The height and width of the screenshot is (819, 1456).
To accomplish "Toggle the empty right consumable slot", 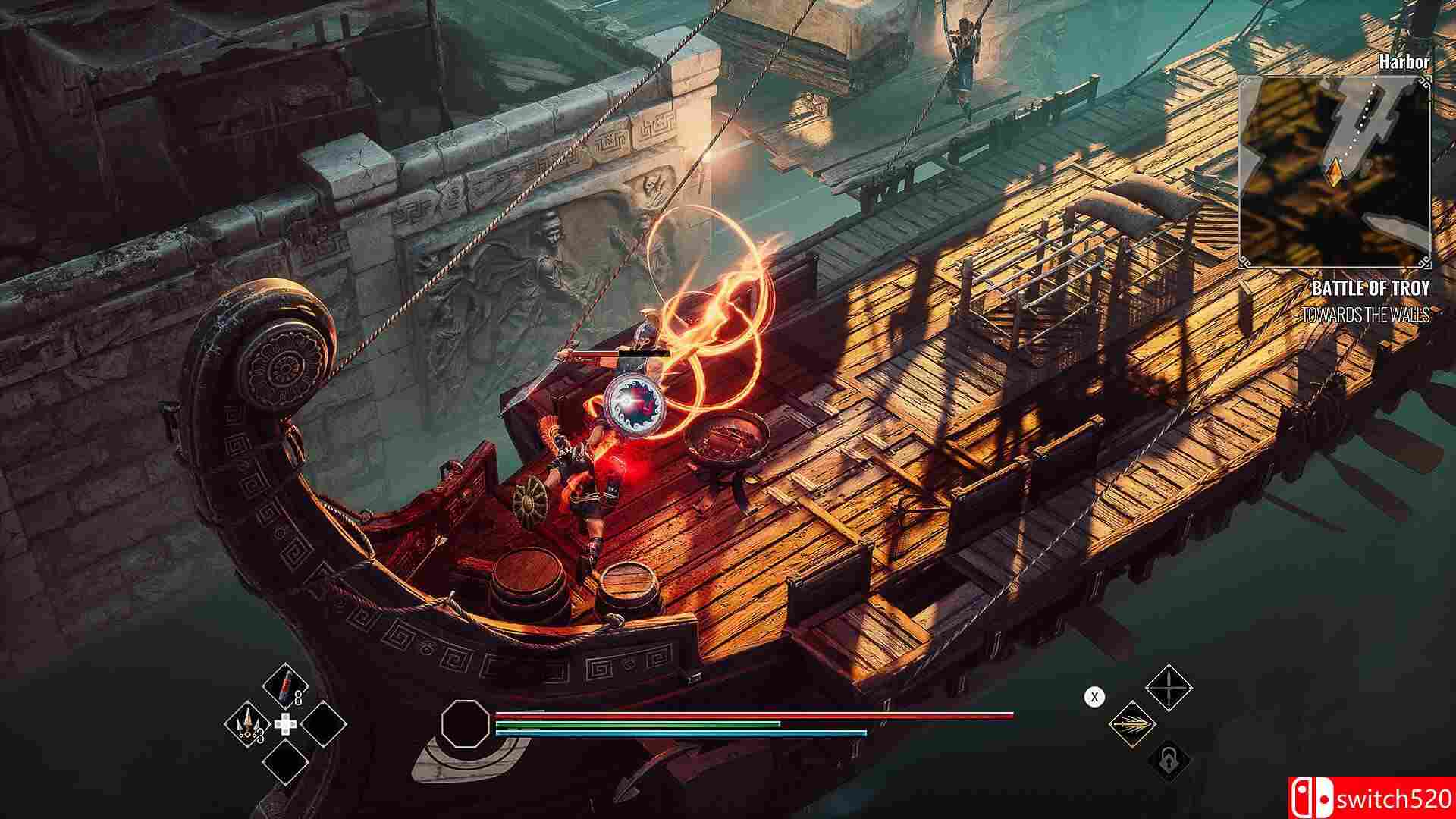I will pyautogui.click(x=324, y=725).
